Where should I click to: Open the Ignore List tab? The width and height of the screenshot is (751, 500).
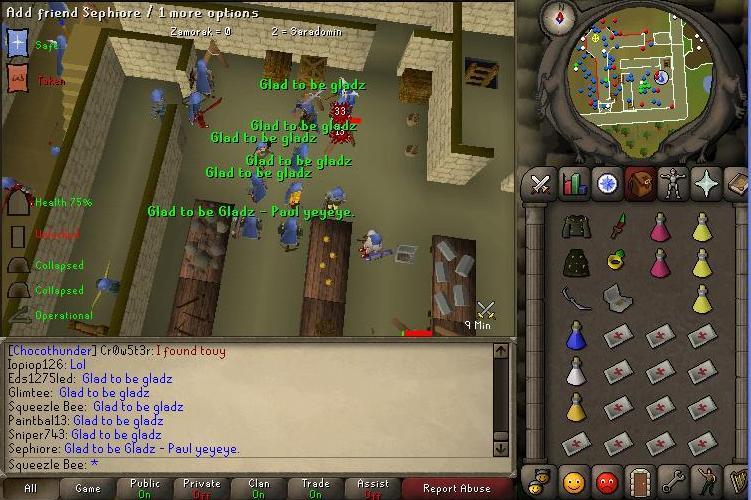[x=607, y=483]
